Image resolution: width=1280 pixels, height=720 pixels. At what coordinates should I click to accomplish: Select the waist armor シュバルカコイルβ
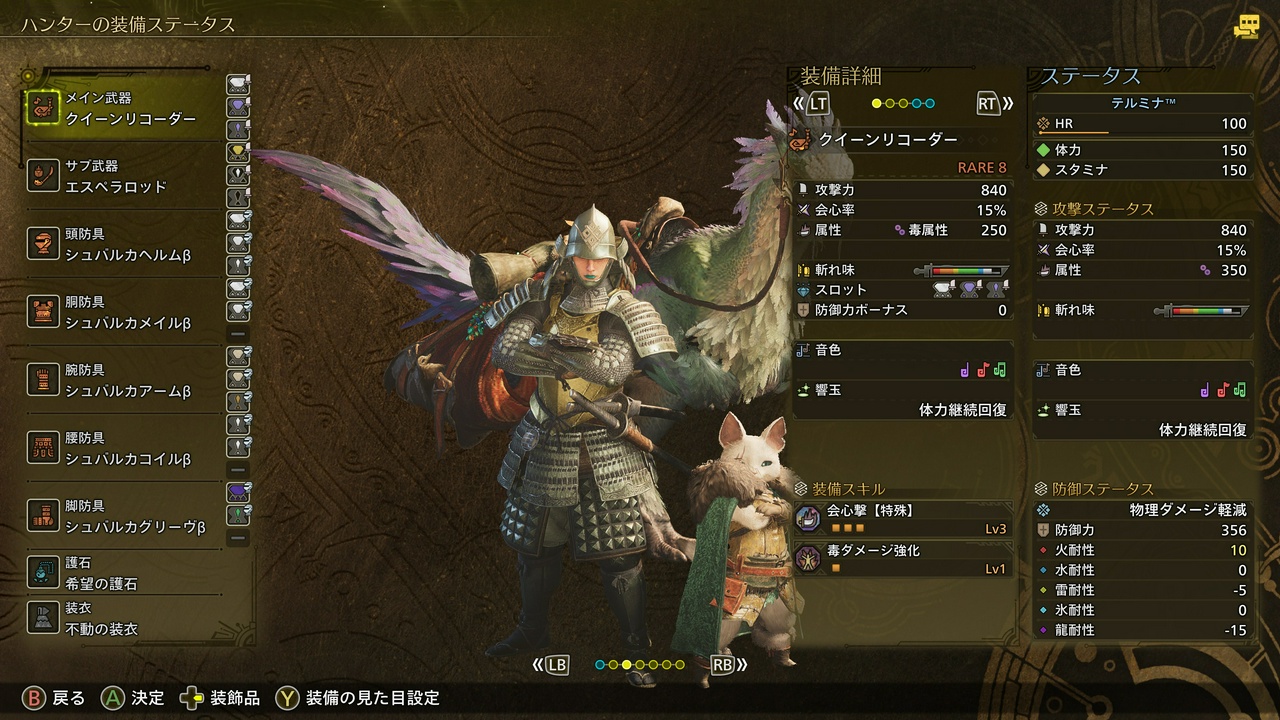tap(122, 448)
